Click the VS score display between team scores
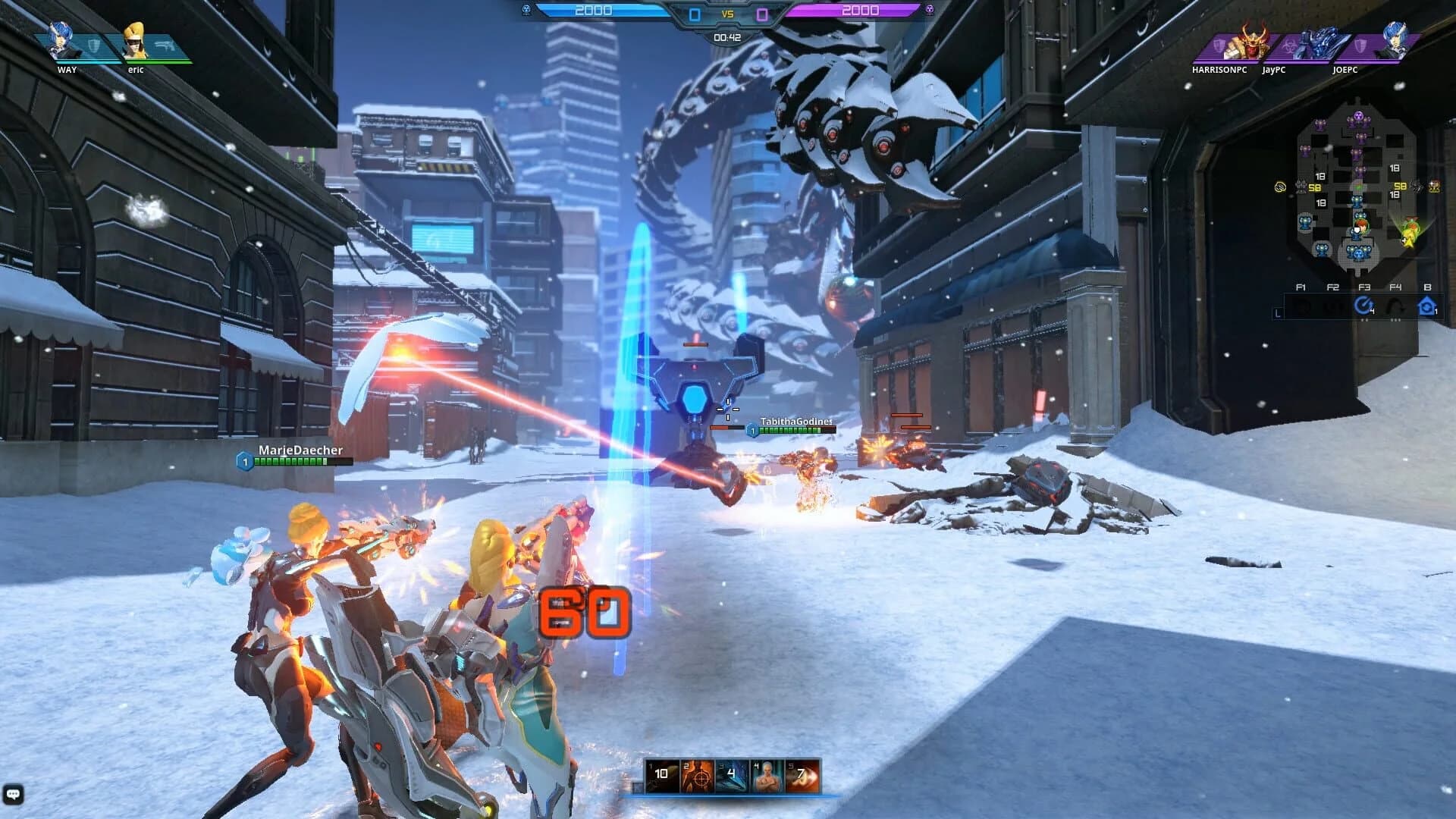The image size is (1456, 819). pyautogui.click(x=730, y=14)
